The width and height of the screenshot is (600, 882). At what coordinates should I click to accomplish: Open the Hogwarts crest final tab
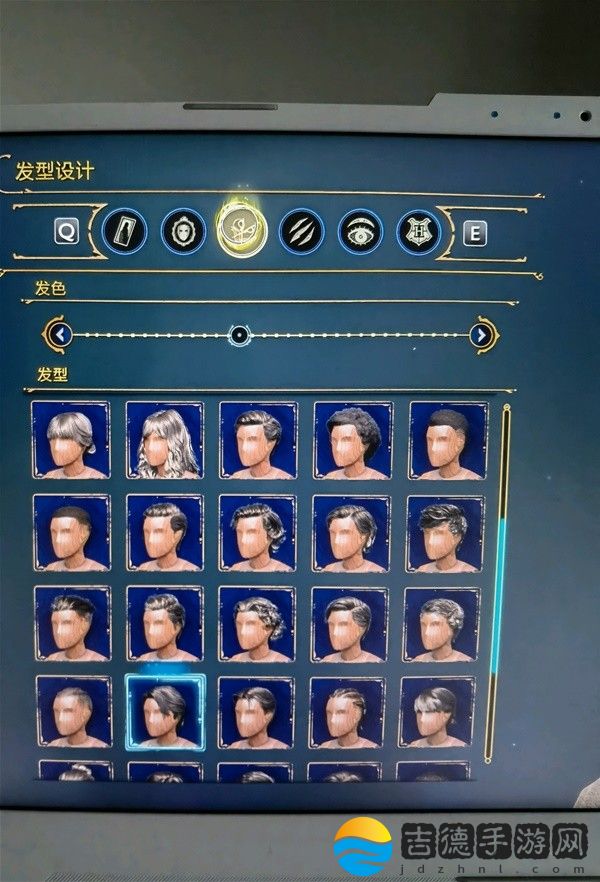click(x=419, y=232)
